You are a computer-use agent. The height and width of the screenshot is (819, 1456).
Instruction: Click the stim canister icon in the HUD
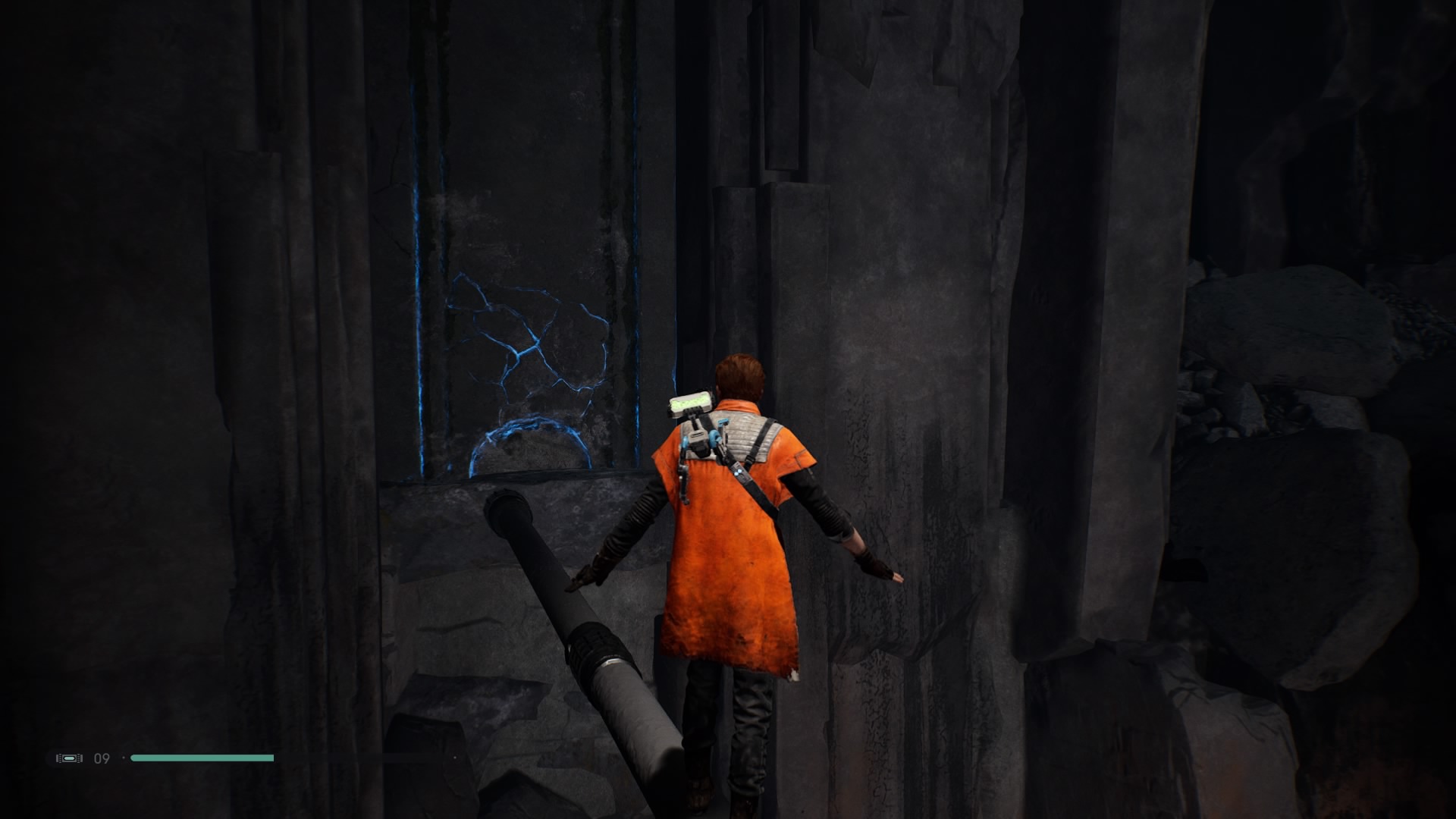coord(68,757)
